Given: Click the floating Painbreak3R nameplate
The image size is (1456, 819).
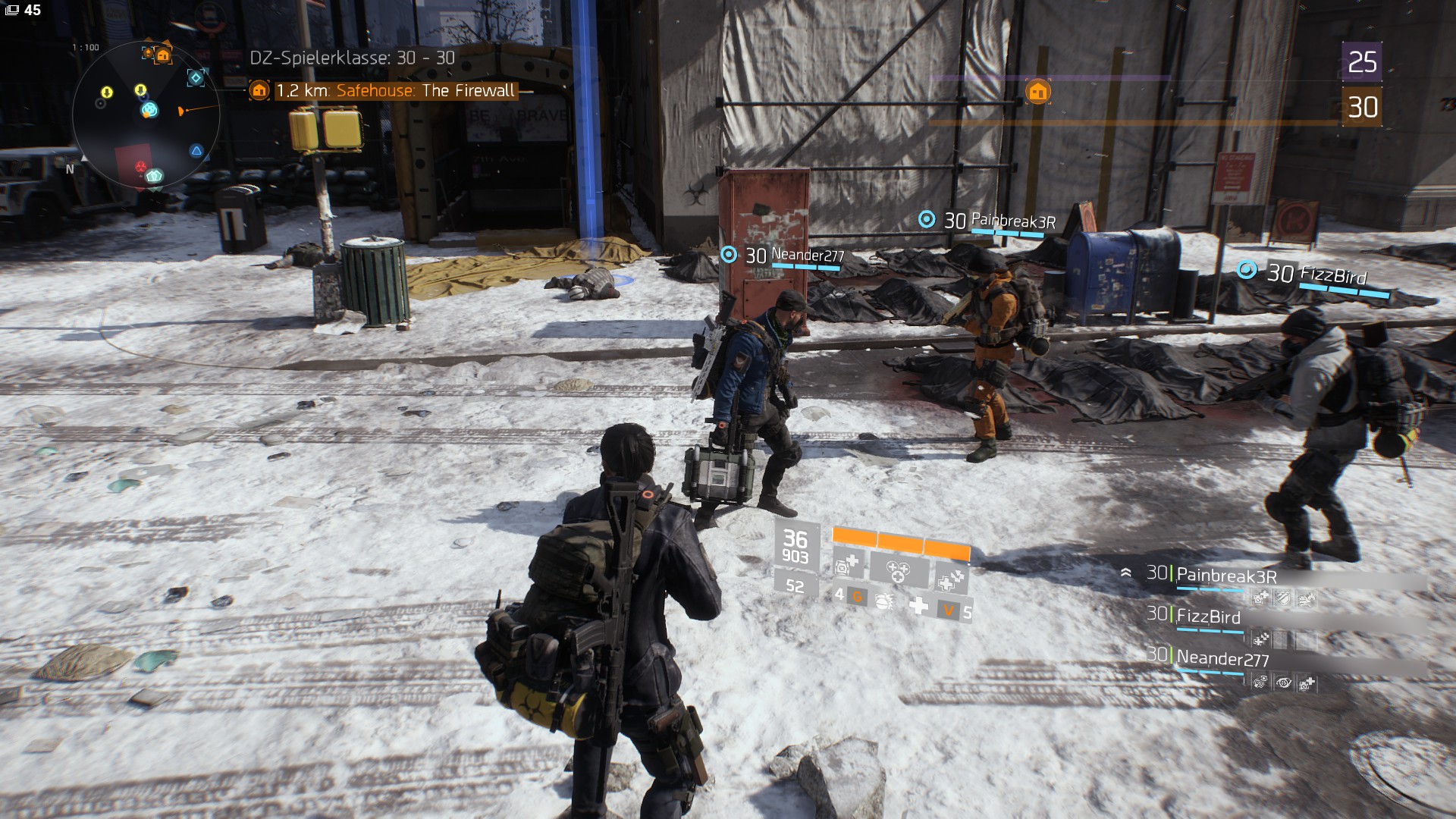Looking at the screenshot, I should (x=1012, y=221).
